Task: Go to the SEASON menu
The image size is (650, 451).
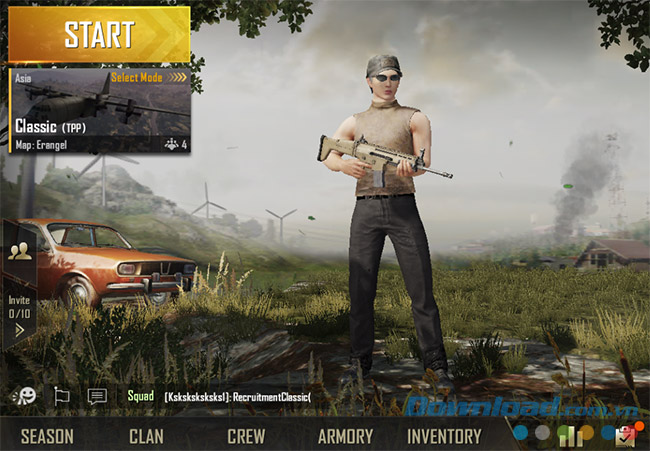Action: click(47, 436)
